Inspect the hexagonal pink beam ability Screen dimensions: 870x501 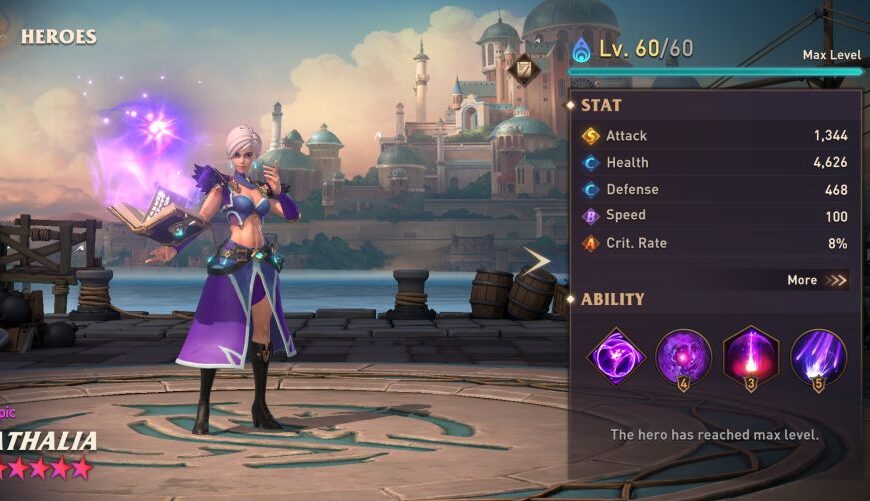[x=750, y=356]
